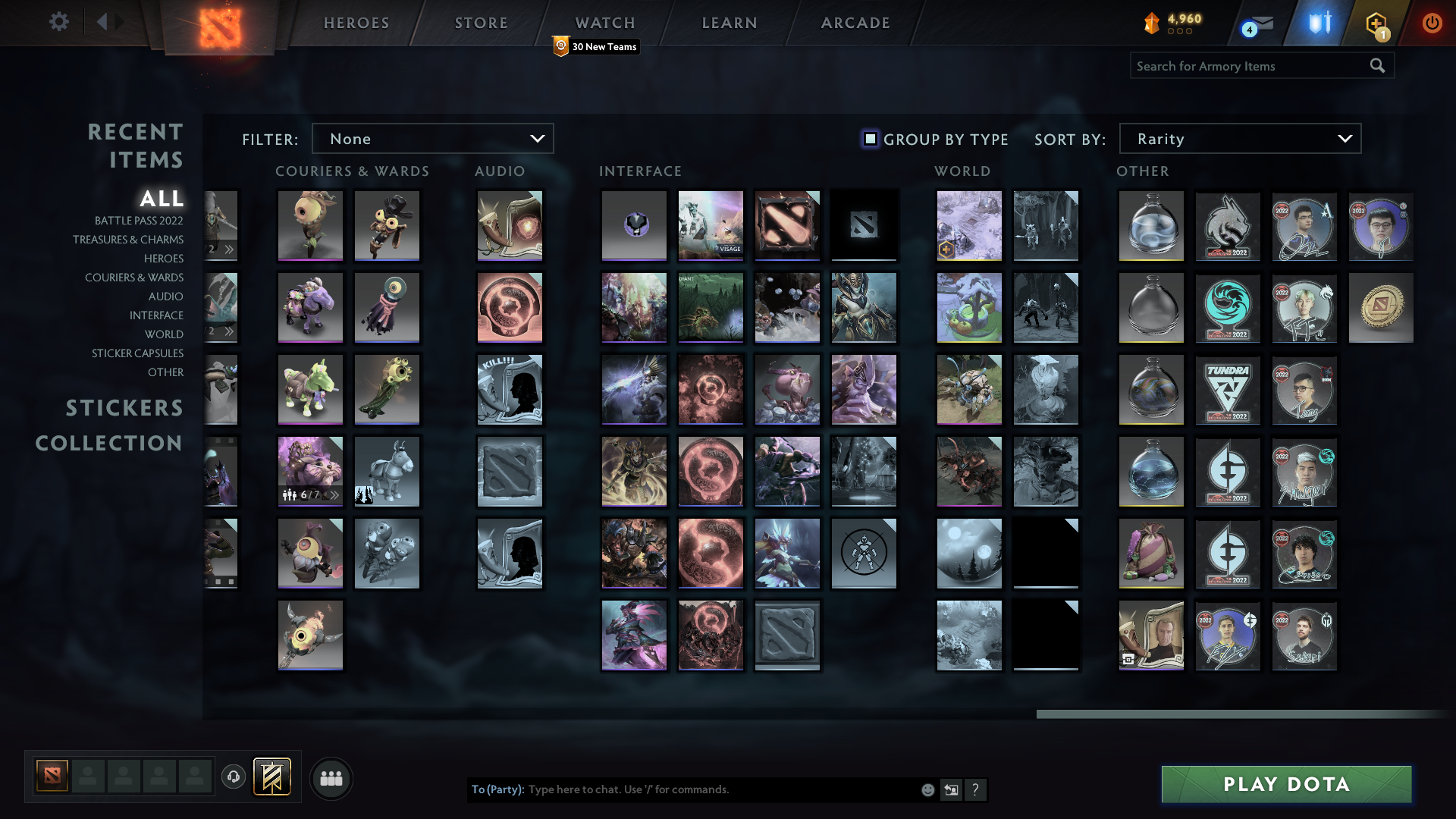1456x819 pixels.
Task: Switch to the WATCH tab
Action: 604,23
